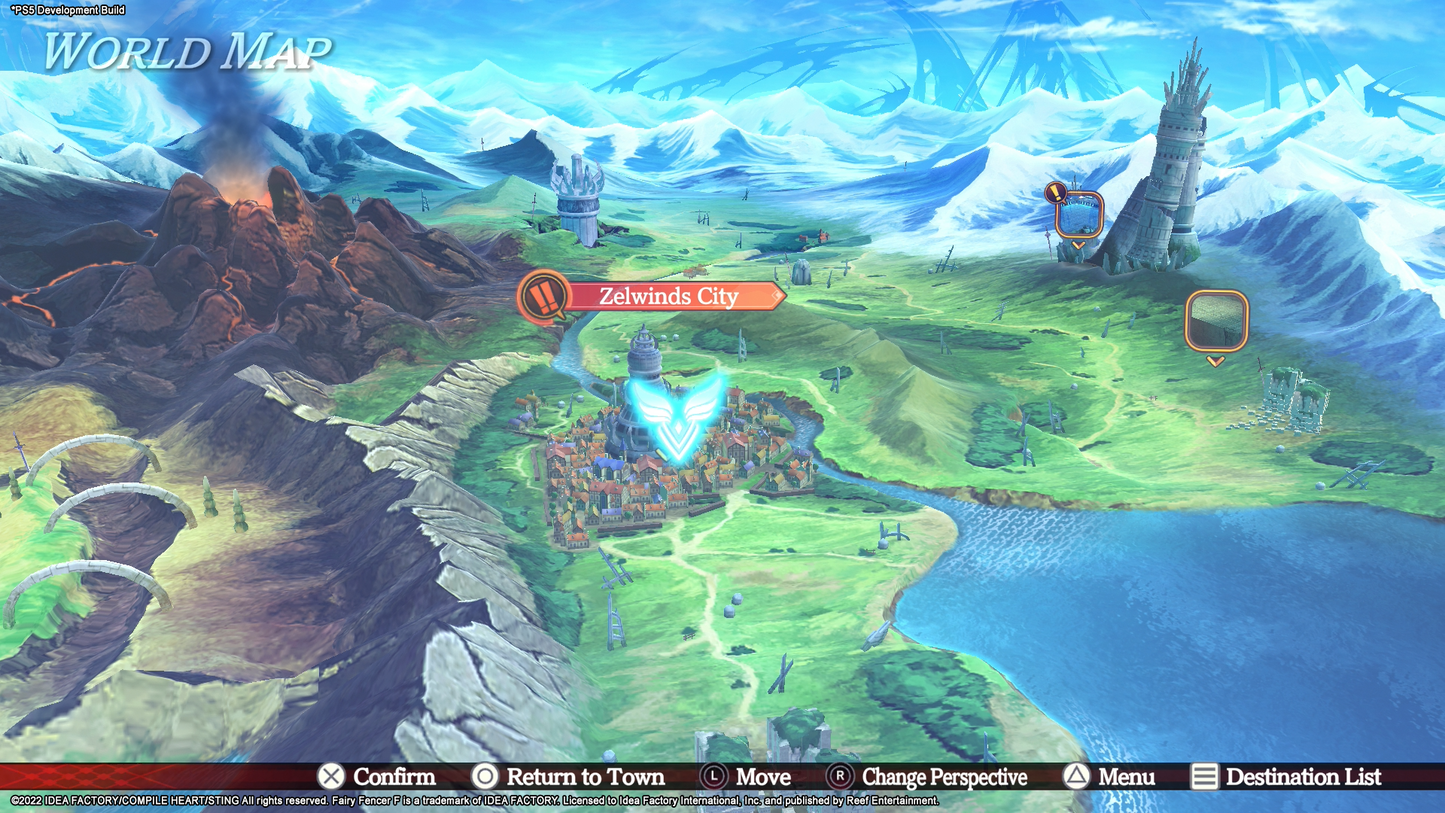
Task: Click the triangle icon beside Menu
Action: click(x=1078, y=776)
